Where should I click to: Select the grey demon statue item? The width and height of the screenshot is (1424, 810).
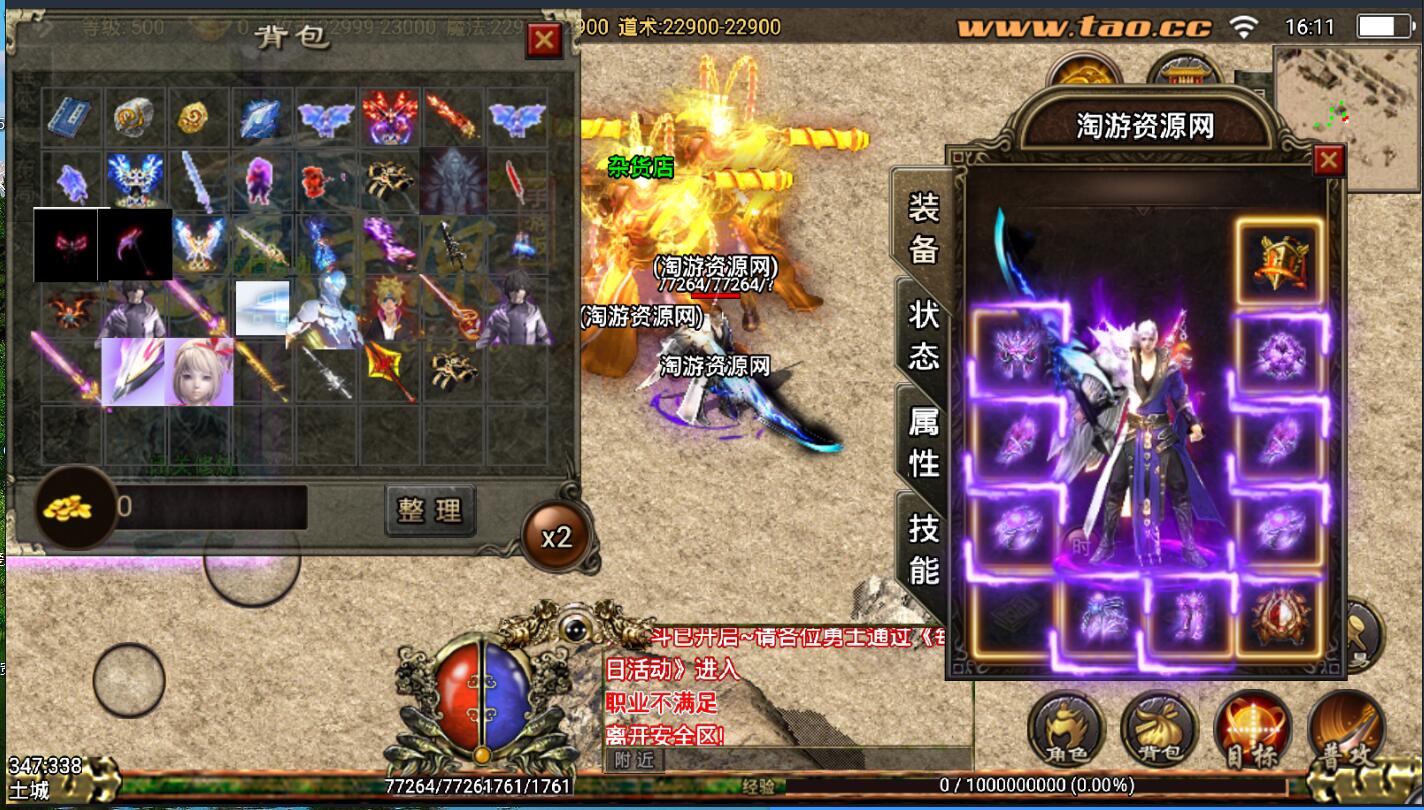click(x=453, y=181)
